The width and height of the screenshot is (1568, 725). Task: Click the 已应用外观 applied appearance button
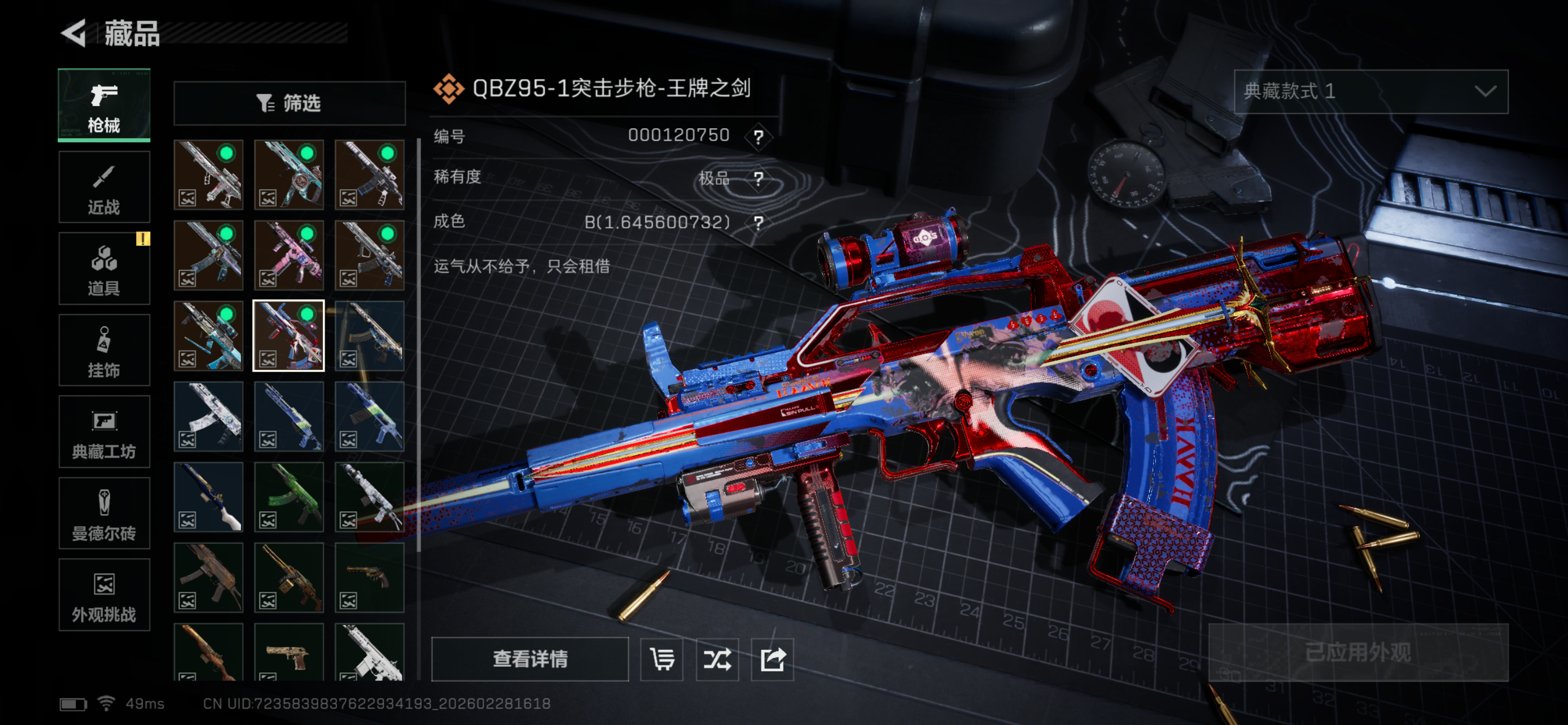click(1357, 653)
